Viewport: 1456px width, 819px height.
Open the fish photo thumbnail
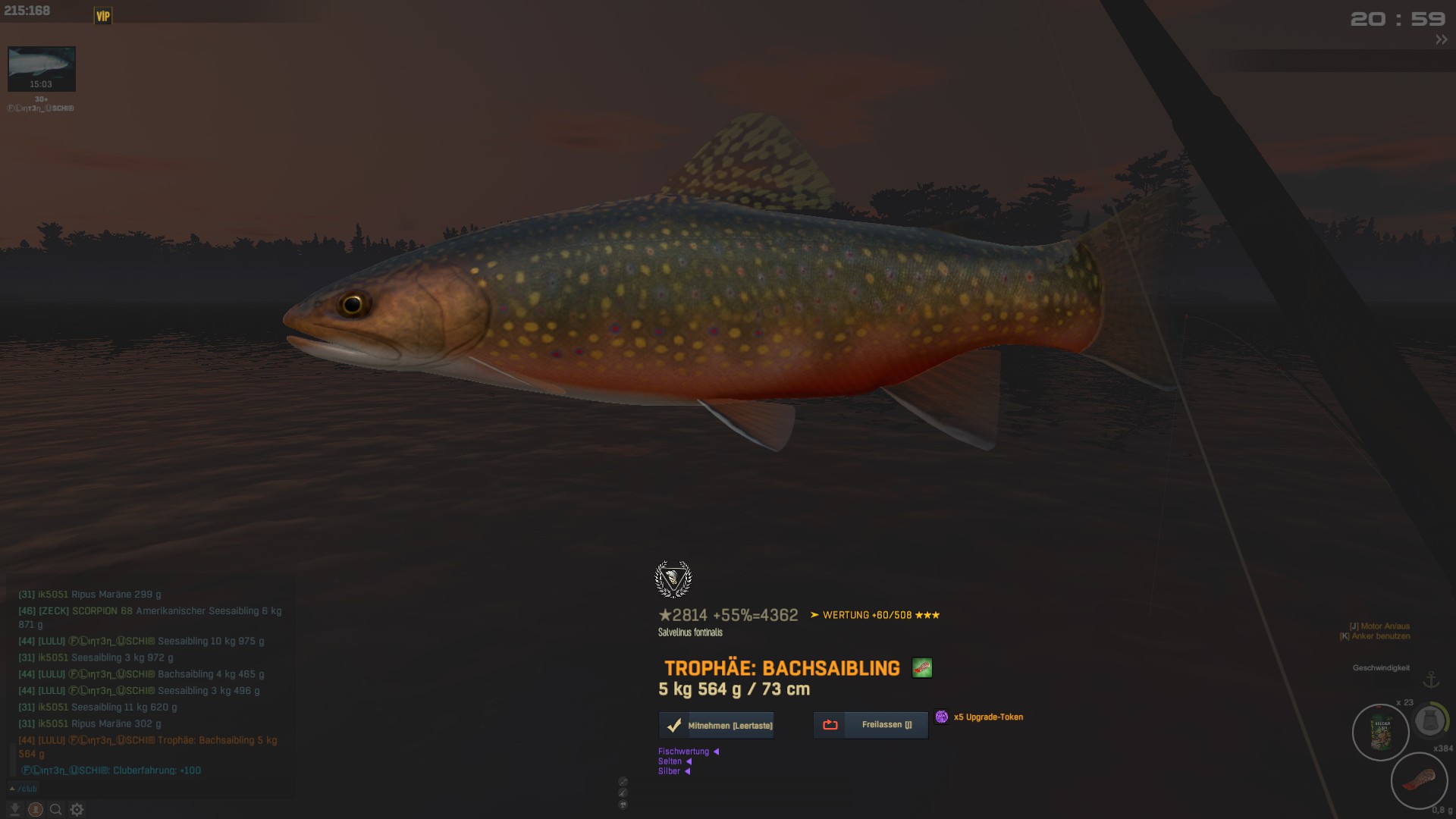coord(42,68)
